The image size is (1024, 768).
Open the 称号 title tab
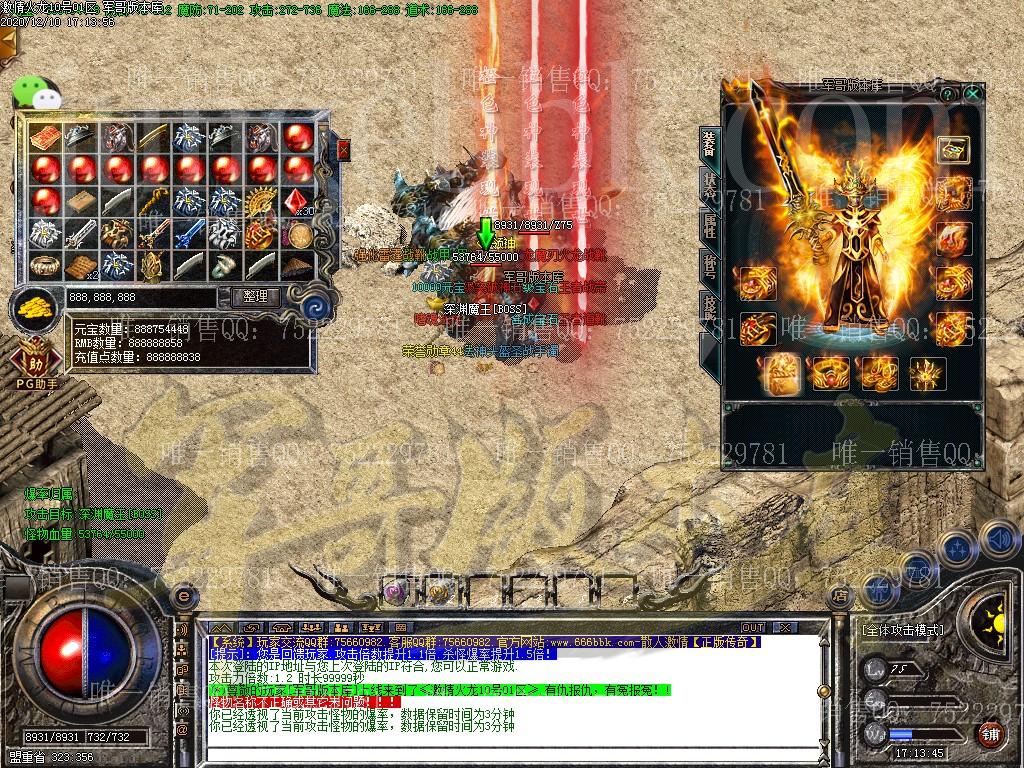tap(709, 266)
